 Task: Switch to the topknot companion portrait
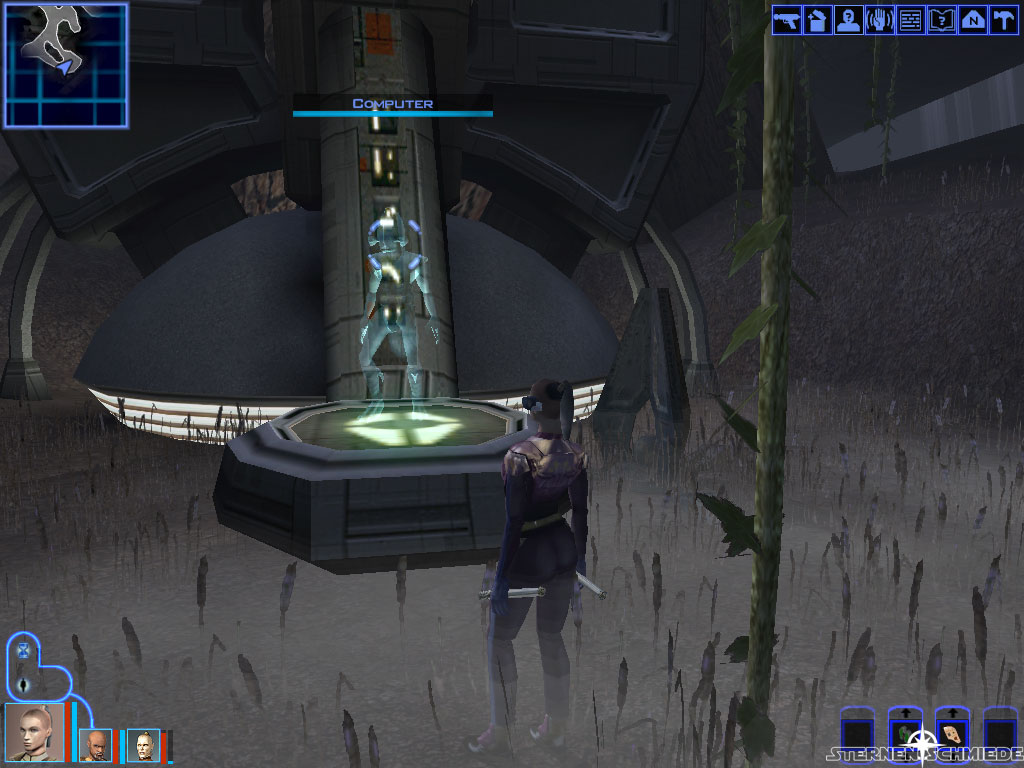[143, 745]
